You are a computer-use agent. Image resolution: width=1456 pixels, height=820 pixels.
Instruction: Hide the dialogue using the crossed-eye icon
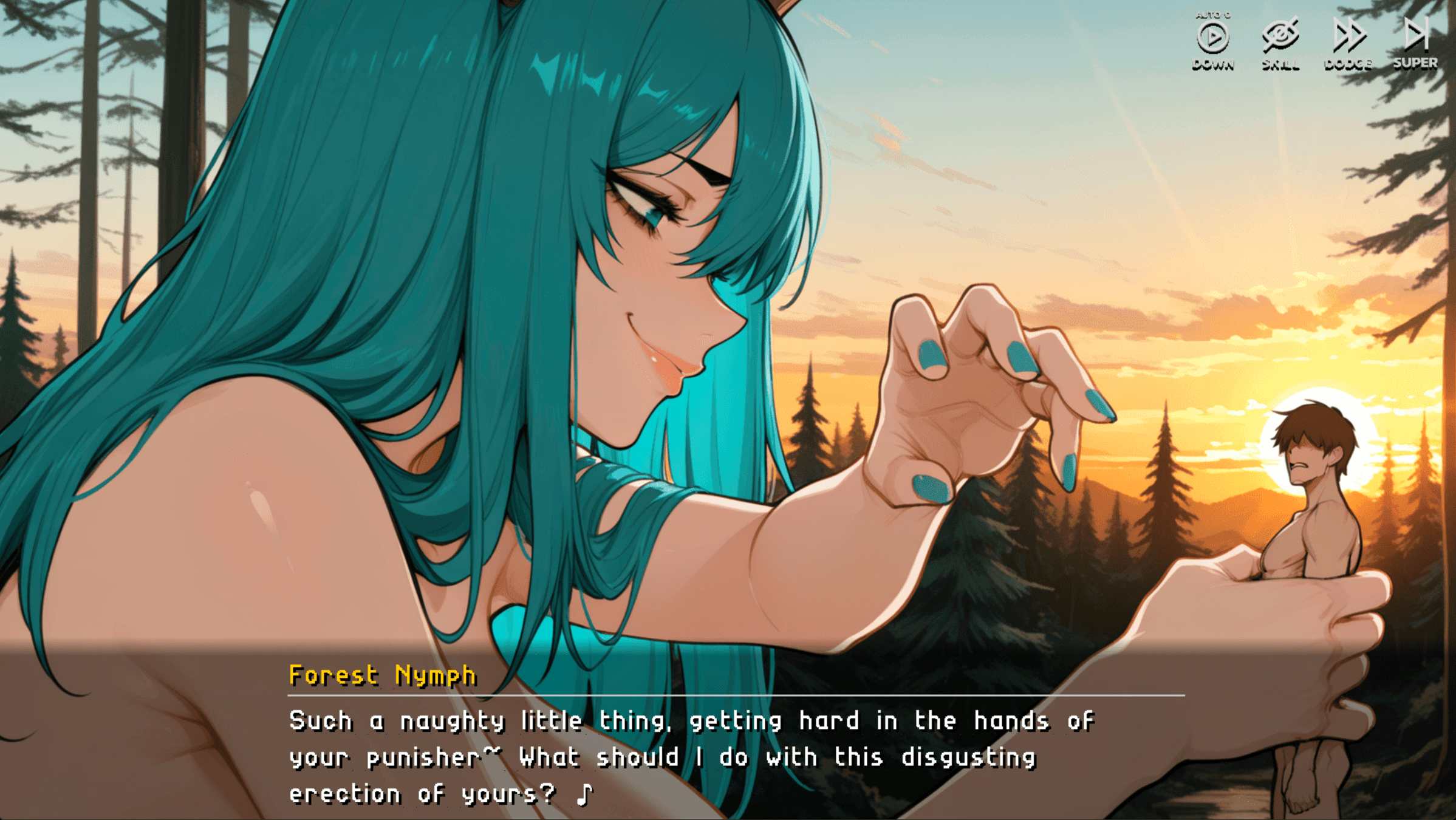click(1280, 36)
